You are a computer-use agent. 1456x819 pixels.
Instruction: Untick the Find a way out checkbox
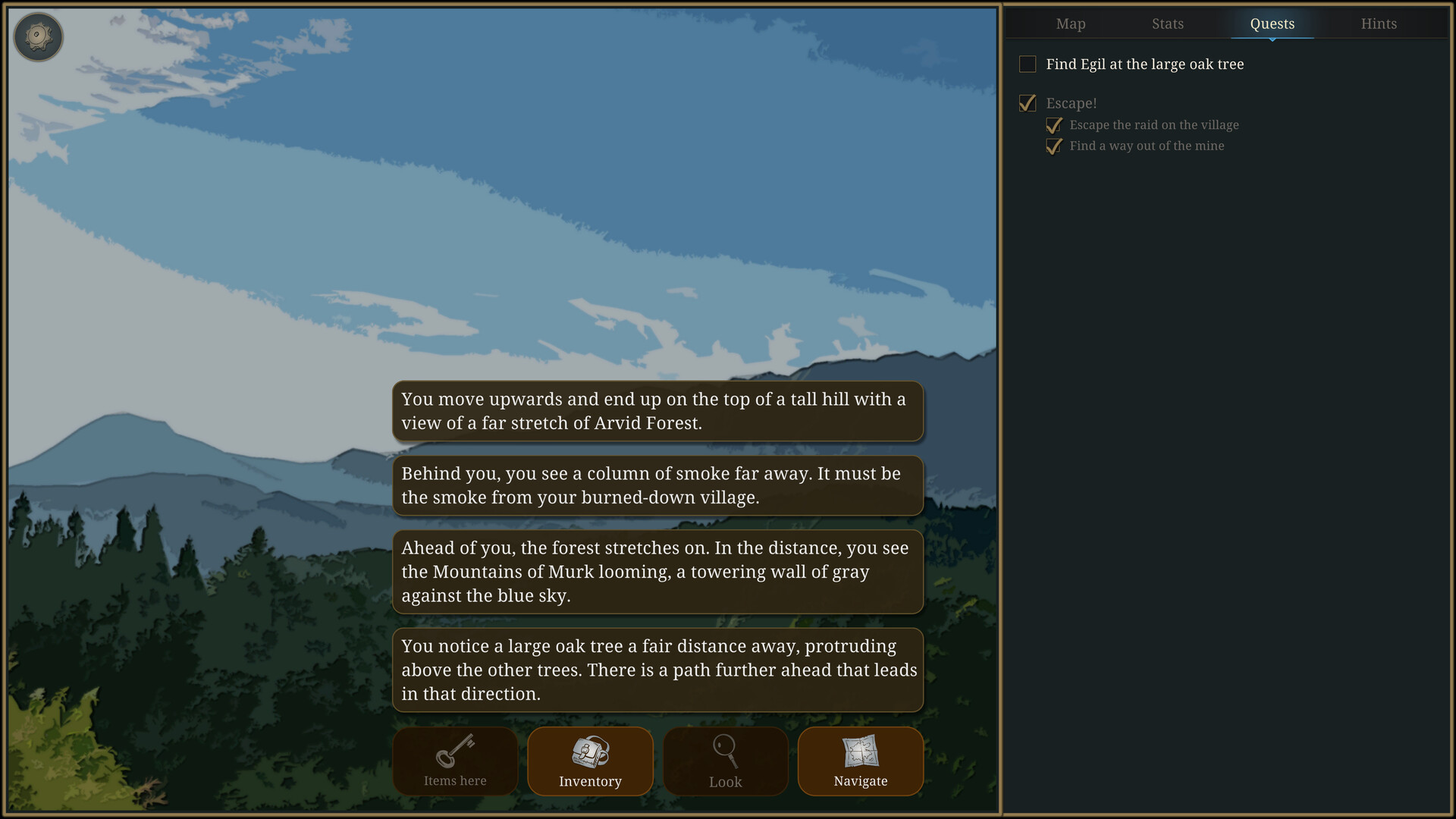(1053, 146)
